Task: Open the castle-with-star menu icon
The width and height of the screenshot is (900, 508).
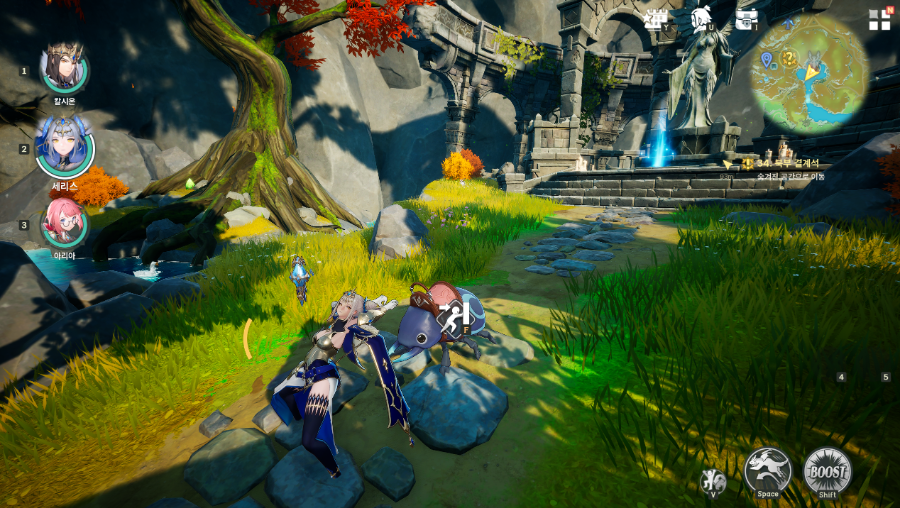Action: pos(656,19)
